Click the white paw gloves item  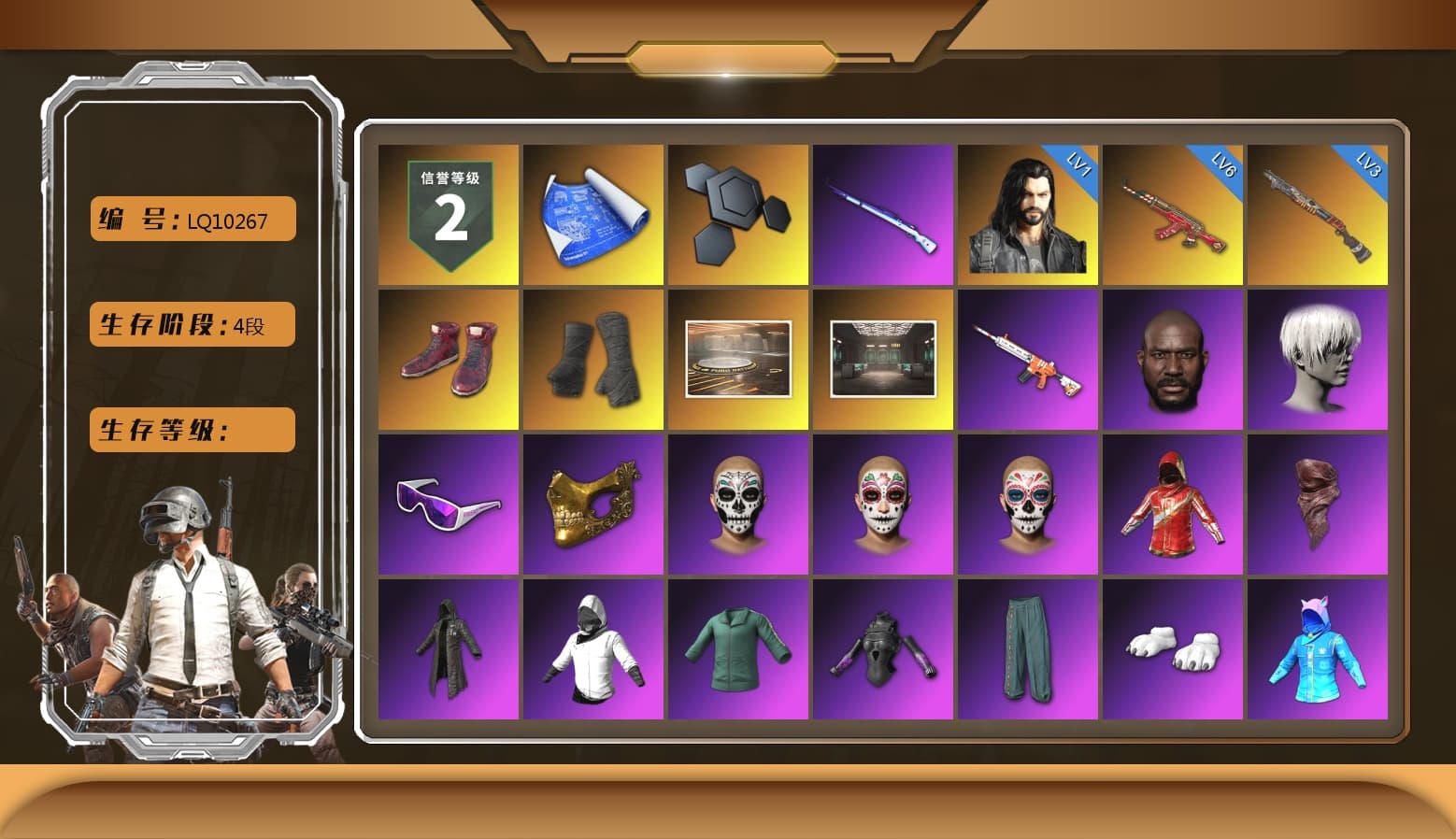1174,649
